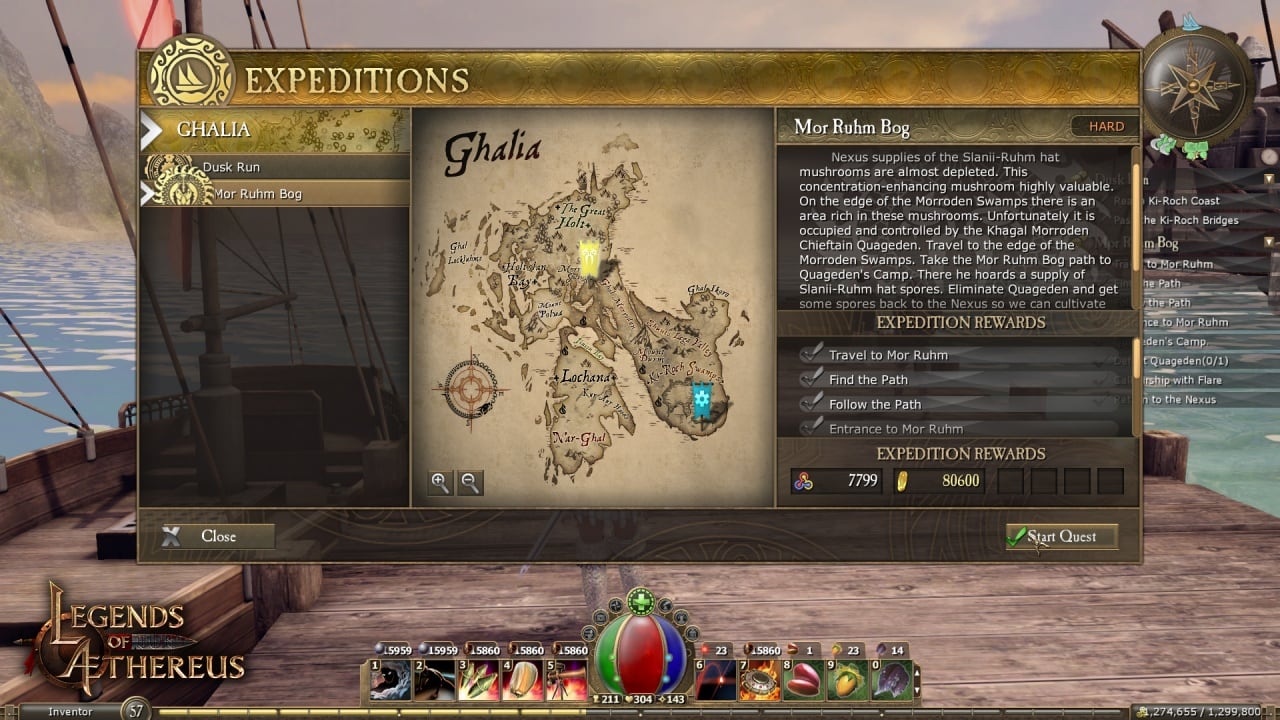The width and height of the screenshot is (1280, 720).
Task: Click the yellow banner map marker
Action: [590, 259]
